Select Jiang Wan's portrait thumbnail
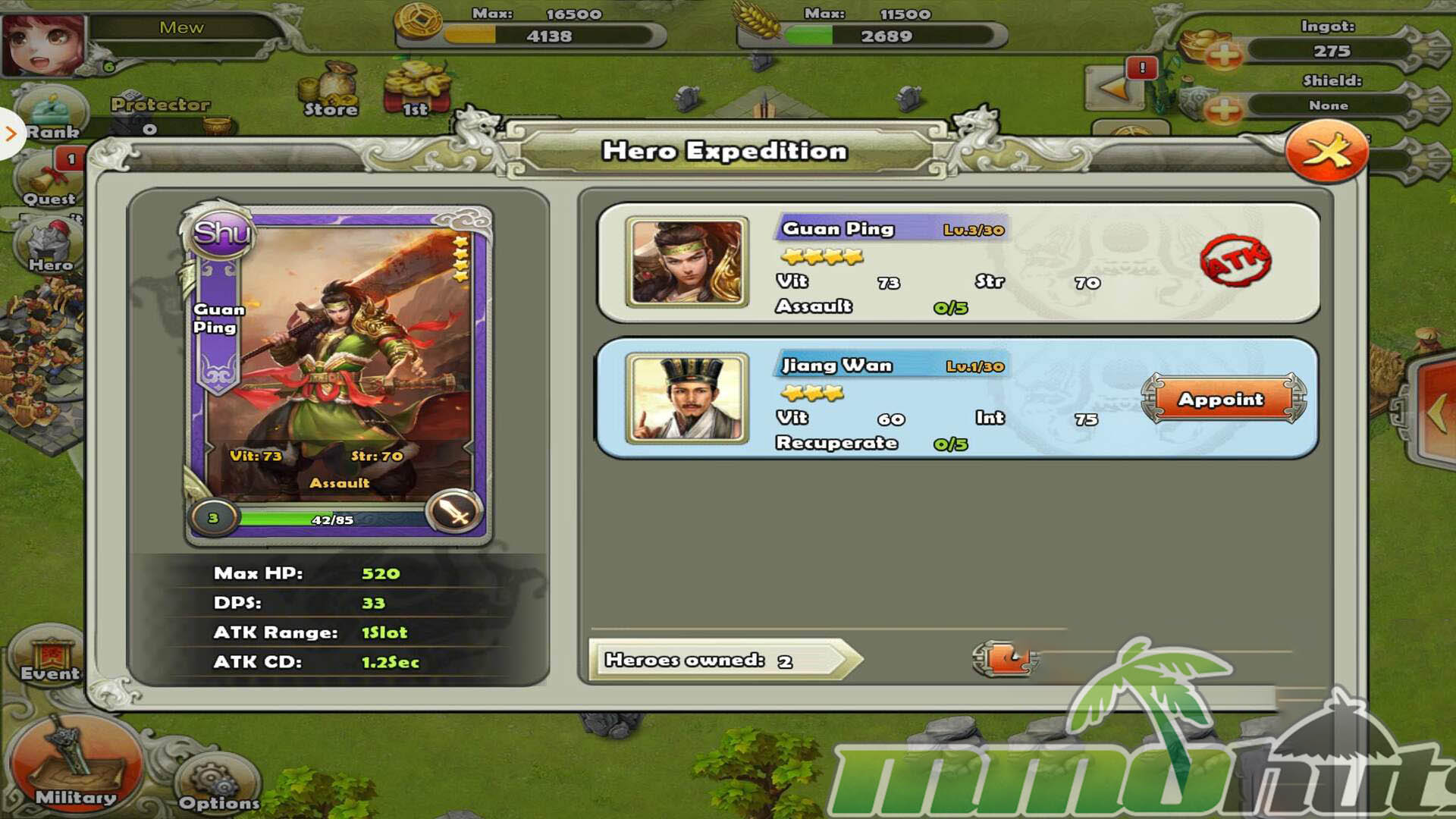 [x=687, y=398]
